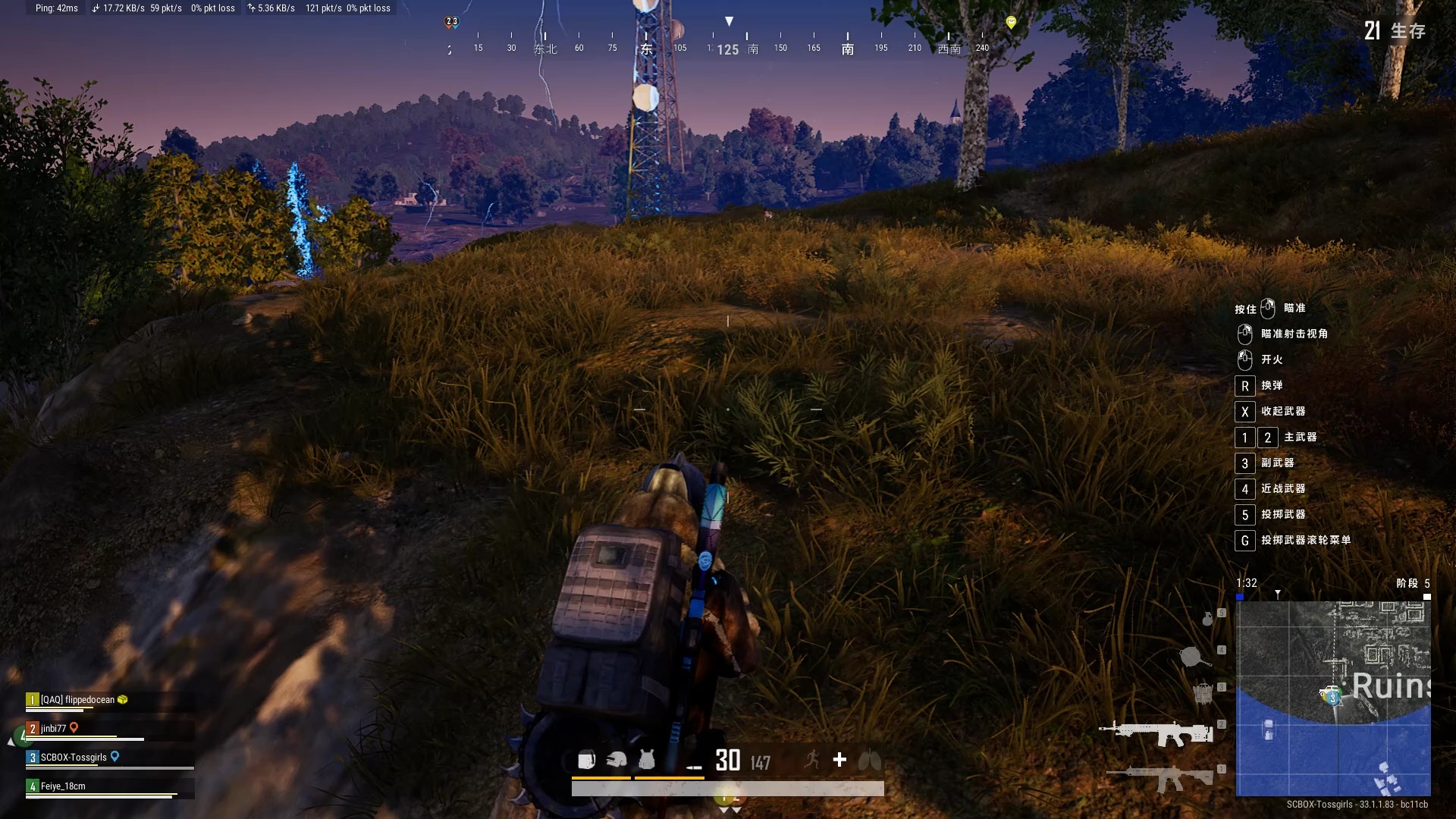The width and height of the screenshot is (1456, 819).
Task: Select the tactical pack in slot 3
Action: (1202, 693)
